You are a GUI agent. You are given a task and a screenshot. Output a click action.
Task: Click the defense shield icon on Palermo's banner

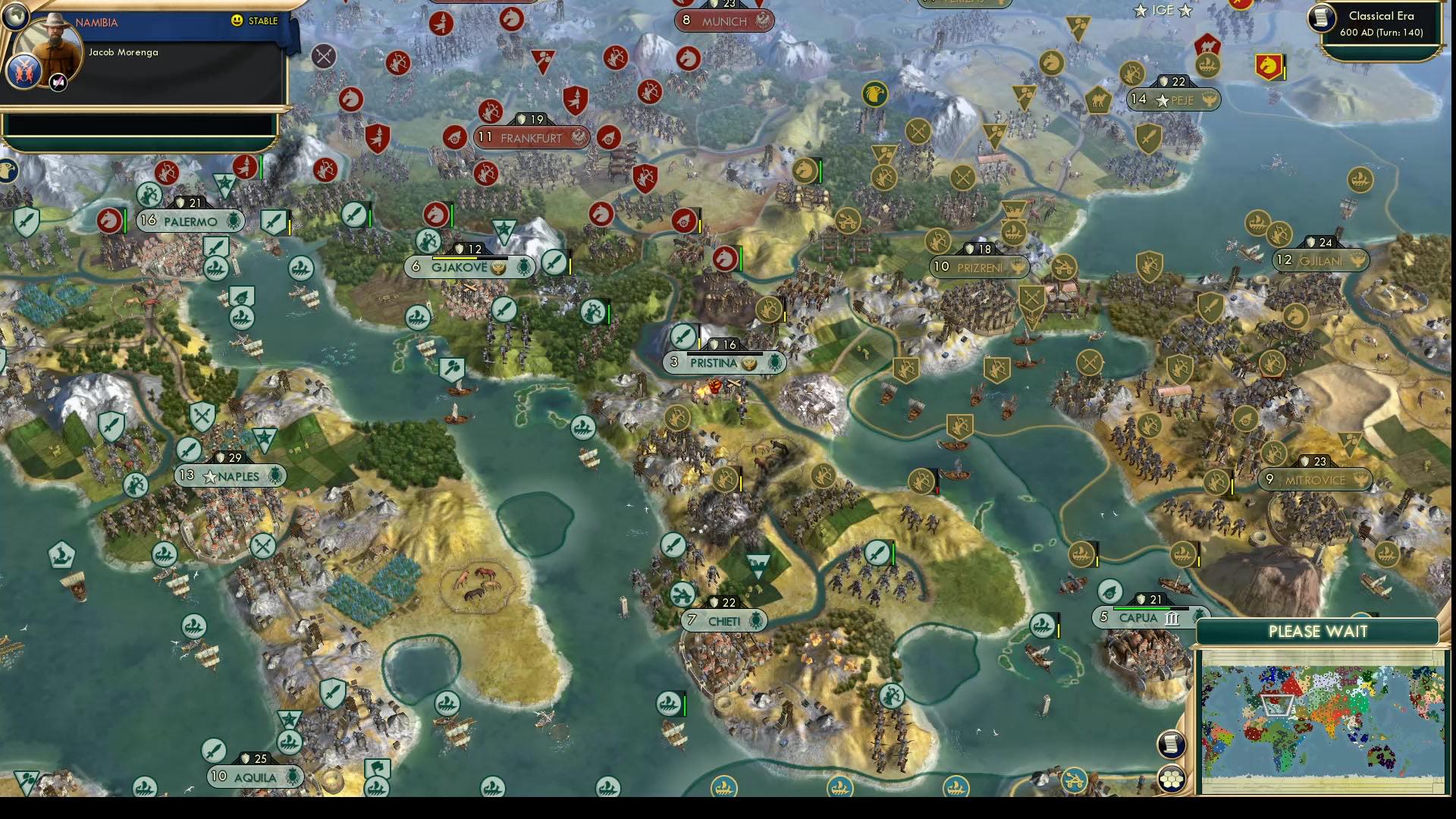(x=180, y=203)
